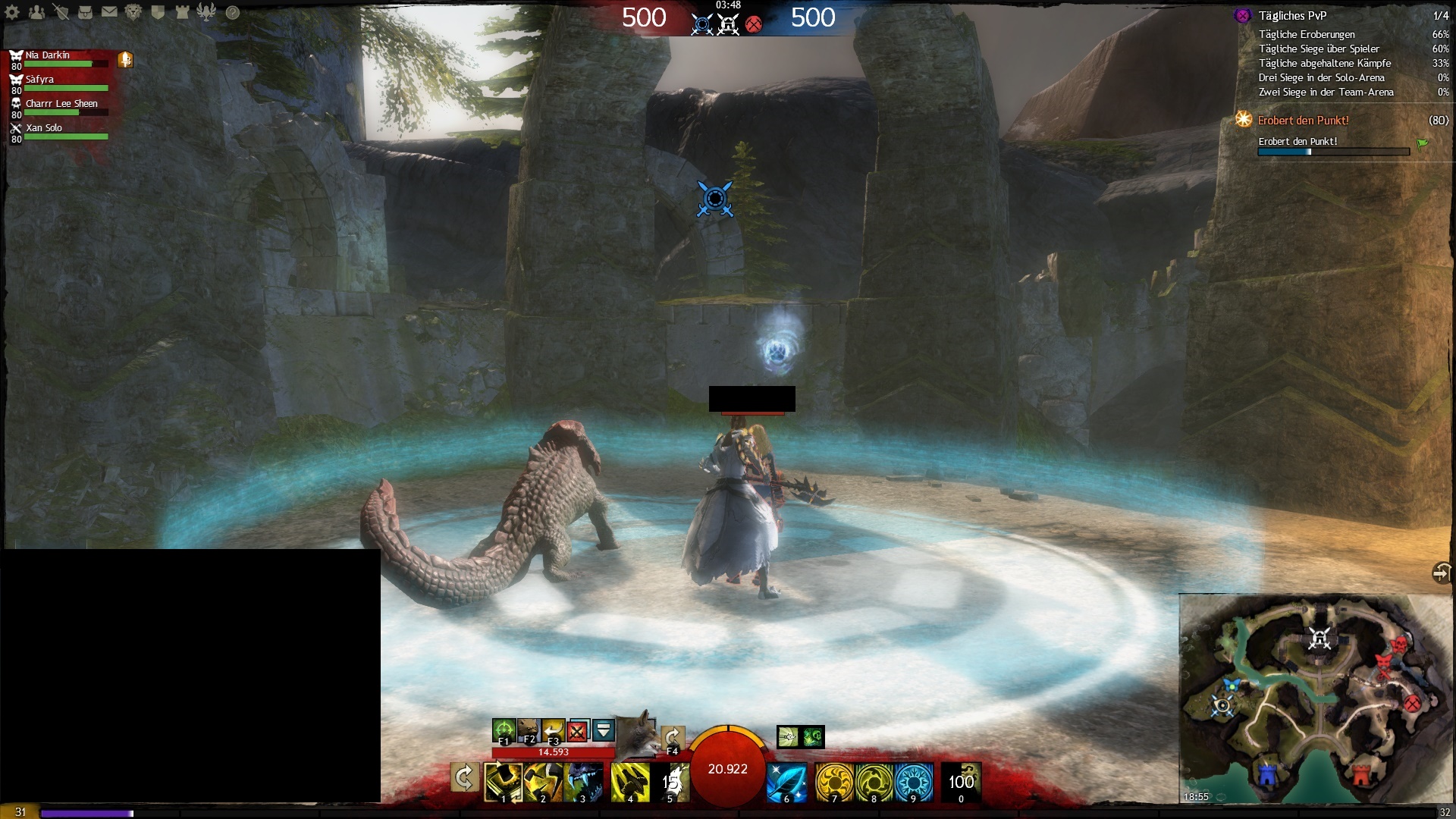The image size is (1456, 819).
Task: Open the hero panel sword-and-shield icon
Action: click(x=61, y=12)
